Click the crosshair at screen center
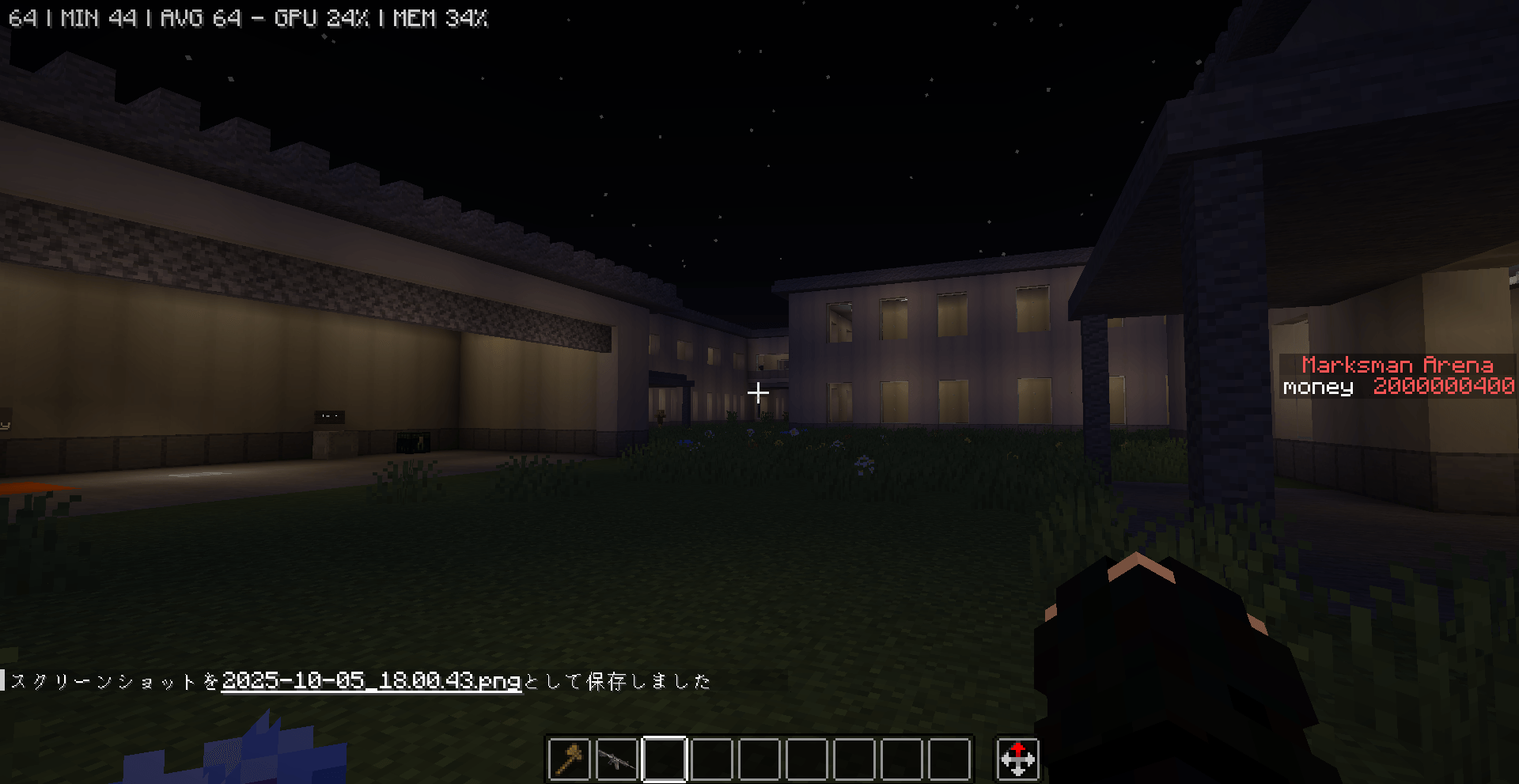 pos(758,392)
